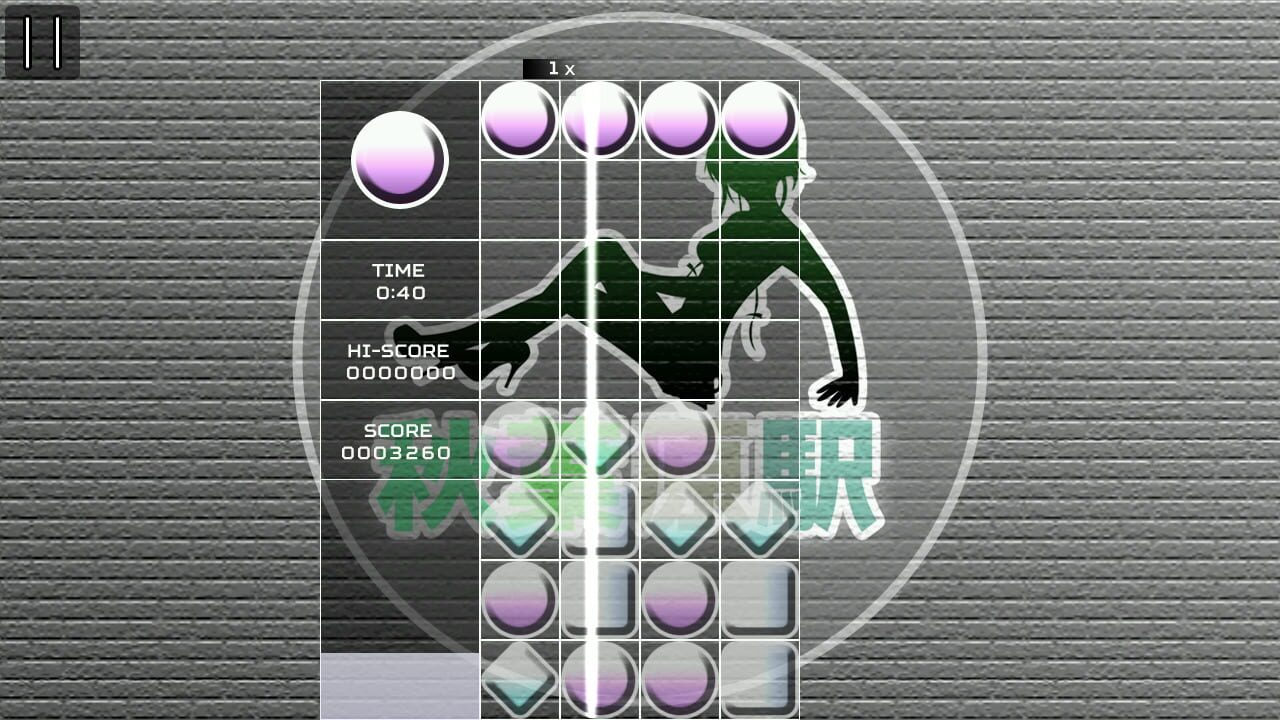Click the TIME 0:40 display
Screen dimensions: 1280x720
(400, 282)
